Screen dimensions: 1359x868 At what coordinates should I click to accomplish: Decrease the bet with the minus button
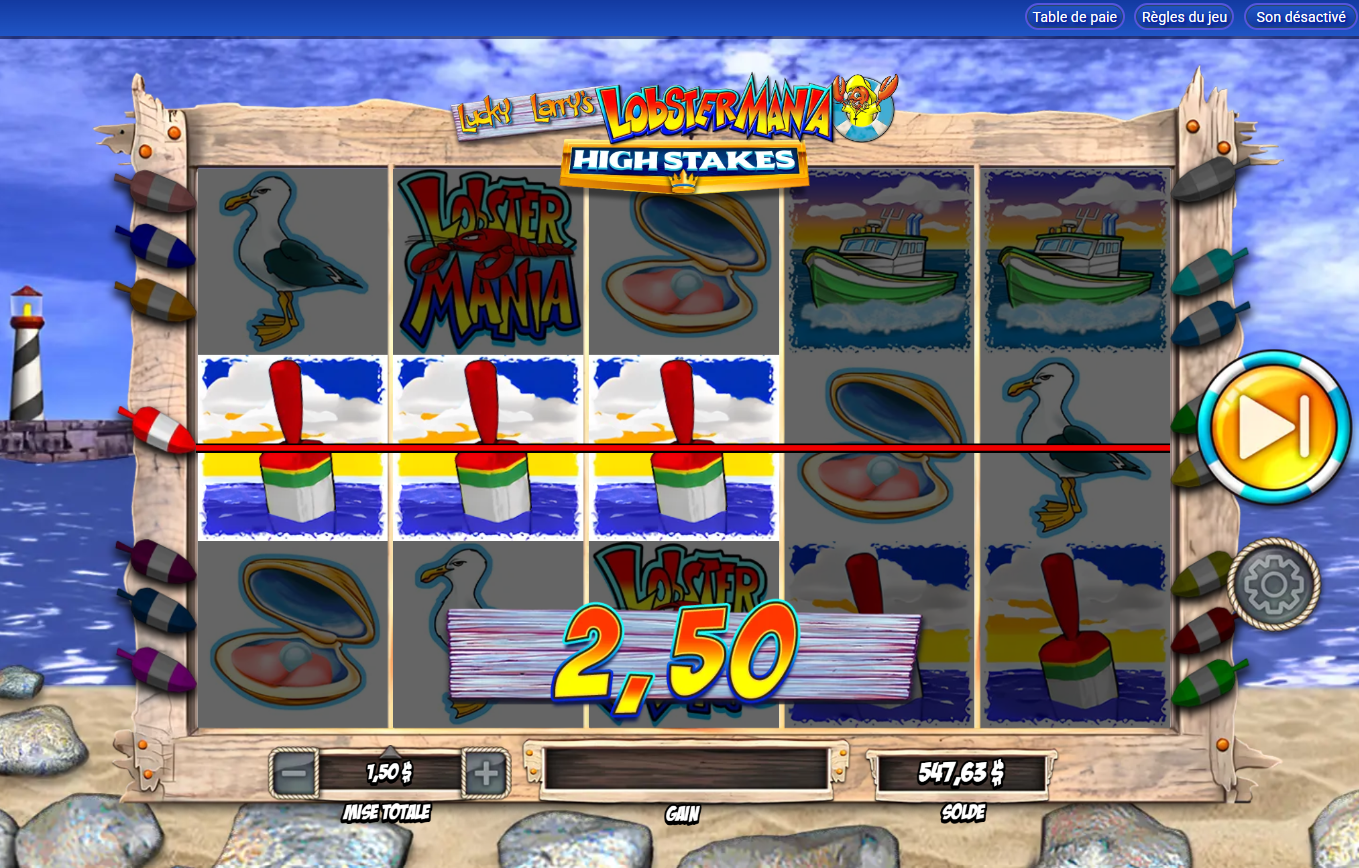coord(291,771)
